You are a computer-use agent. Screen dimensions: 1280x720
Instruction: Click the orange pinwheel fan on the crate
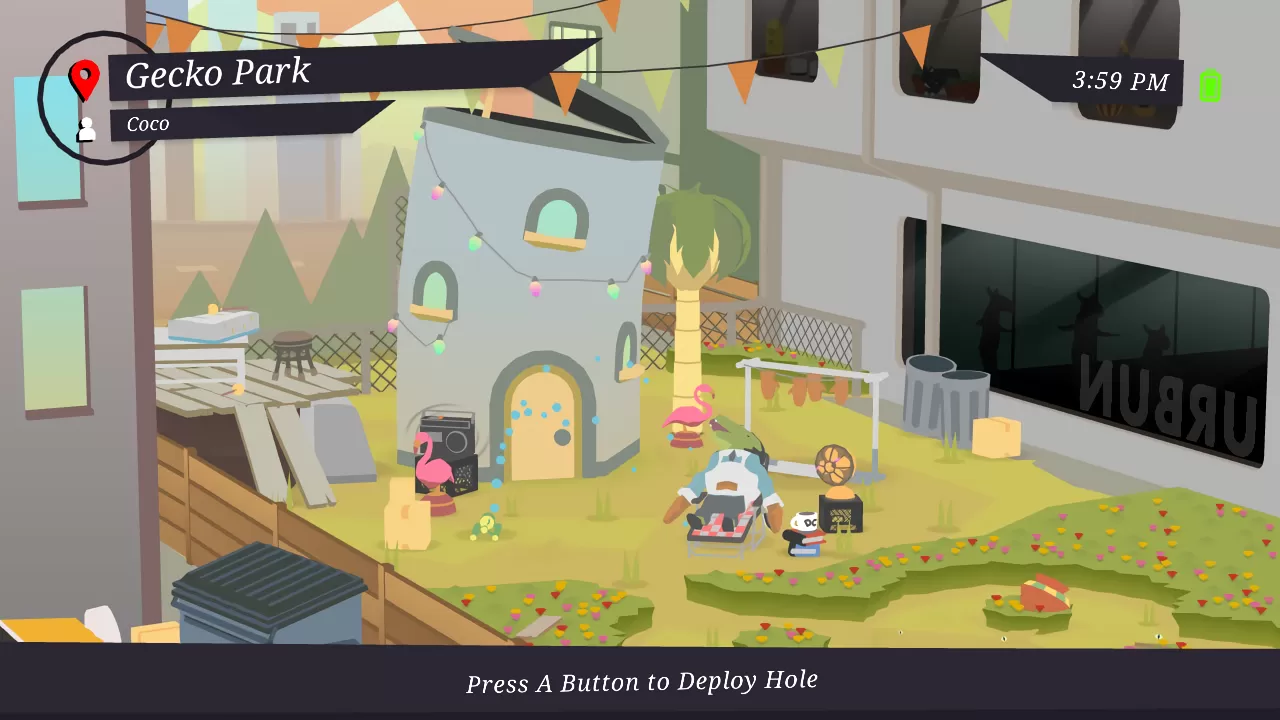(x=836, y=462)
